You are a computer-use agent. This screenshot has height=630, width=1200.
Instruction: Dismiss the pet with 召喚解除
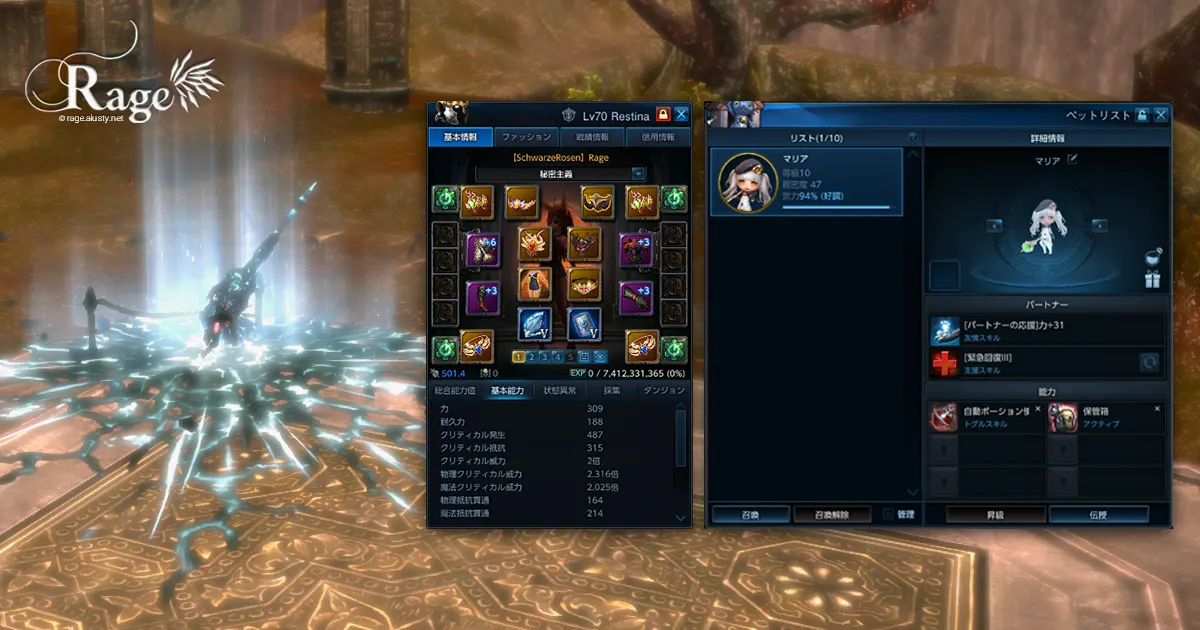(x=832, y=515)
